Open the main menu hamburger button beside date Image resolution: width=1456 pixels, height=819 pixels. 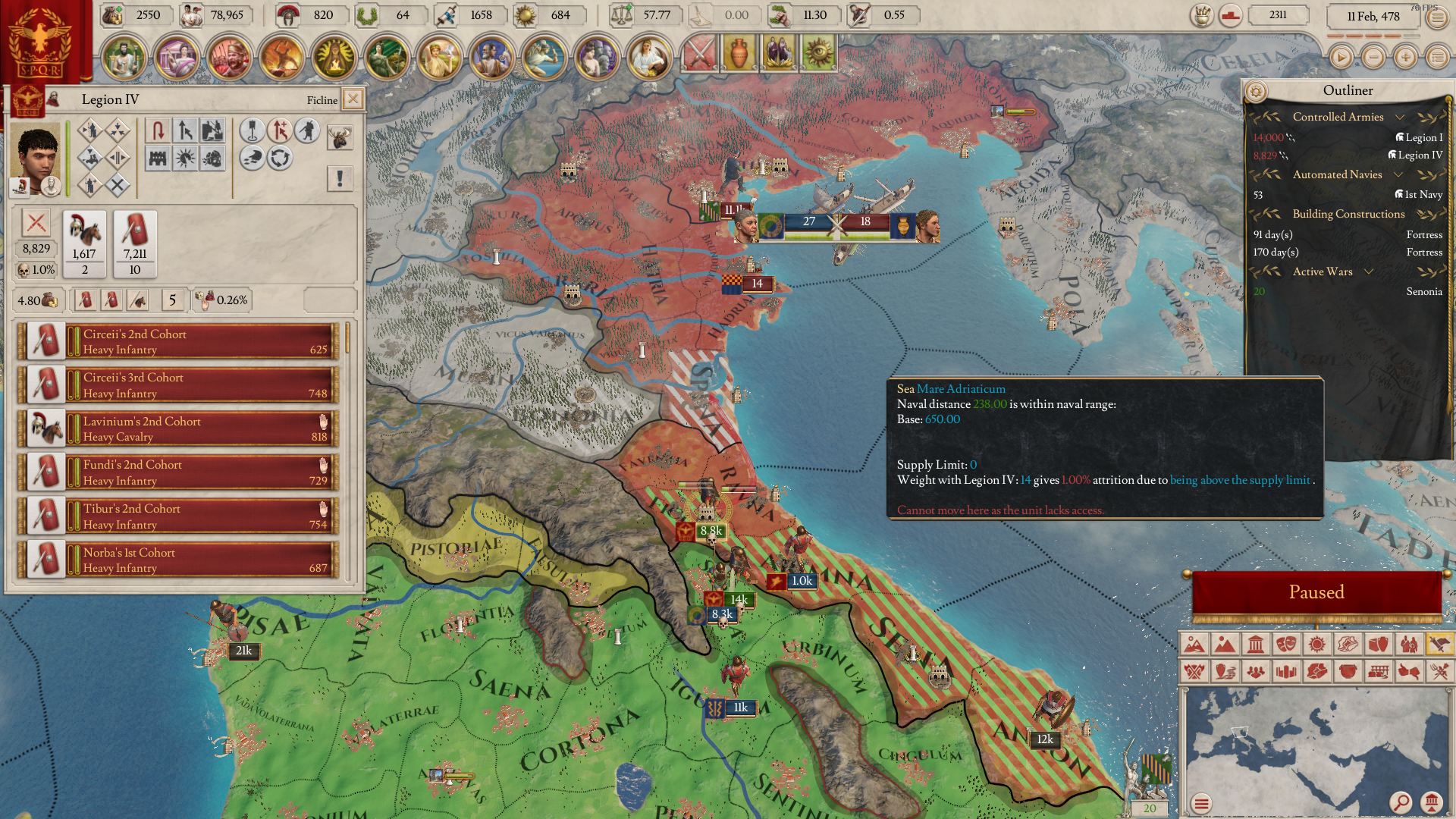(x=1437, y=17)
